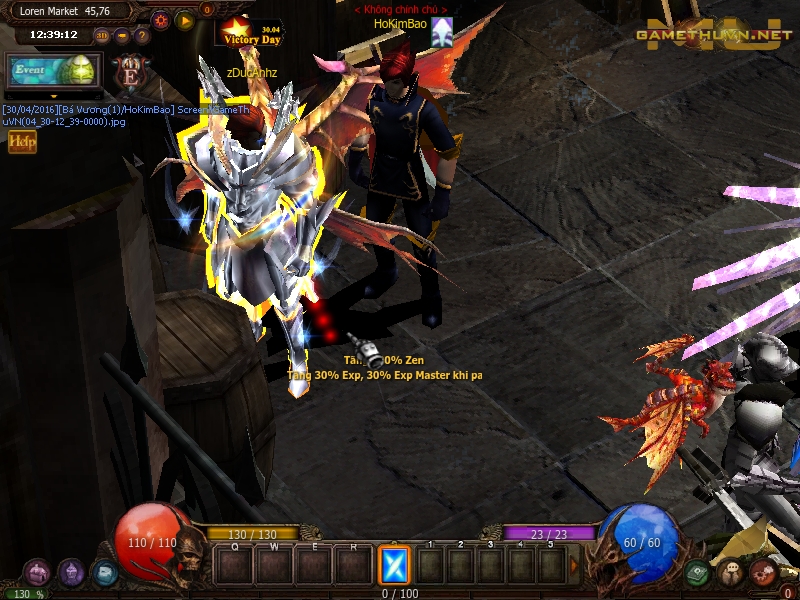Image resolution: width=800 pixels, height=600 pixels.
Task: Open the blue envelope mail icon
Action: 104,573
